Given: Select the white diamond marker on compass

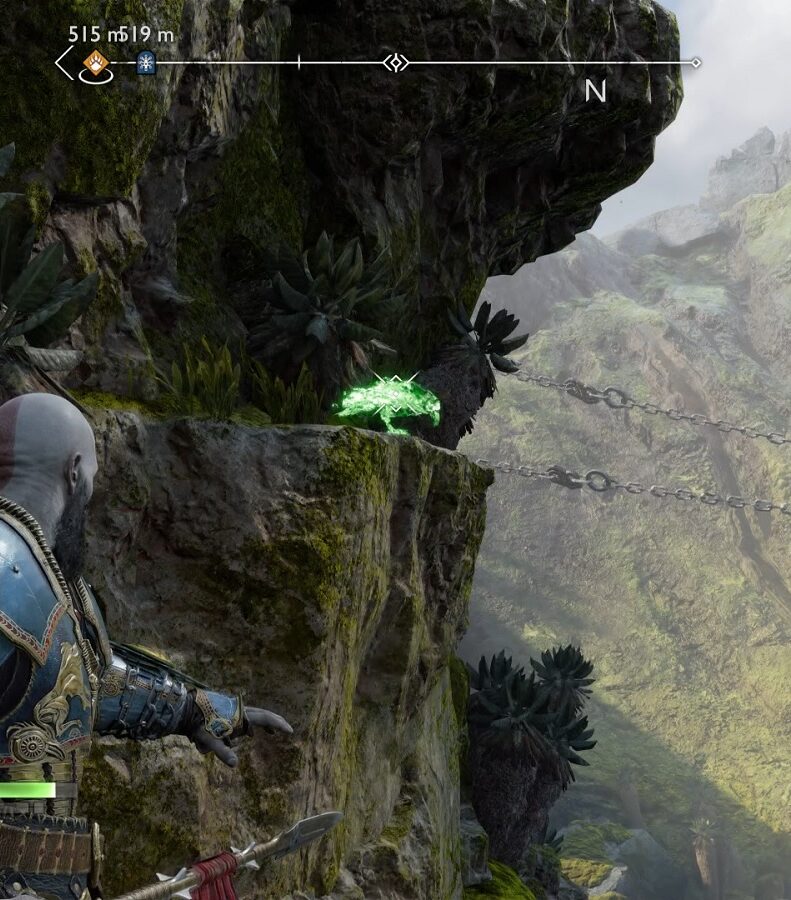Looking at the screenshot, I should tap(396, 63).
